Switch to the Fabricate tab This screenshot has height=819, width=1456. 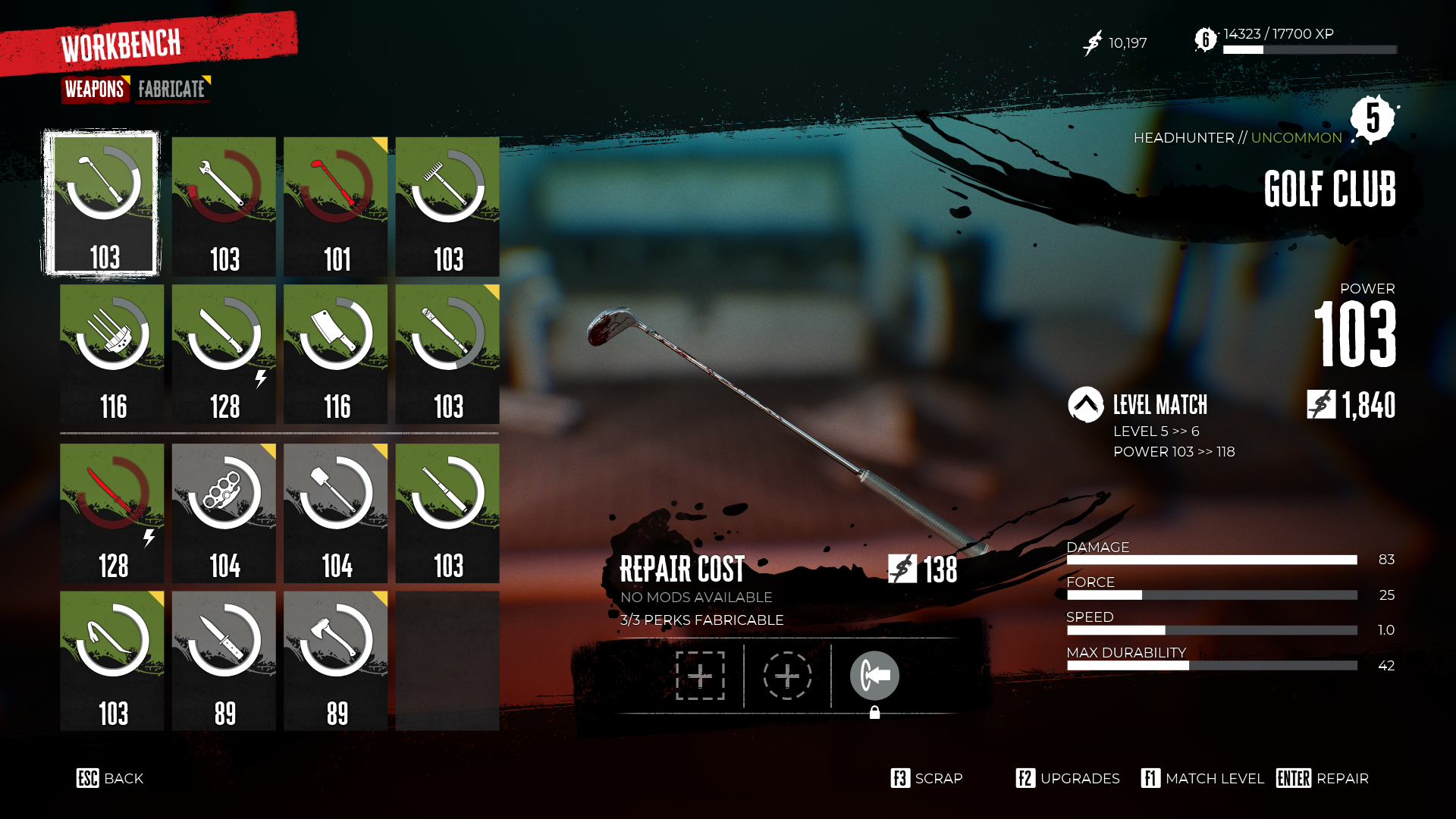coord(171,89)
